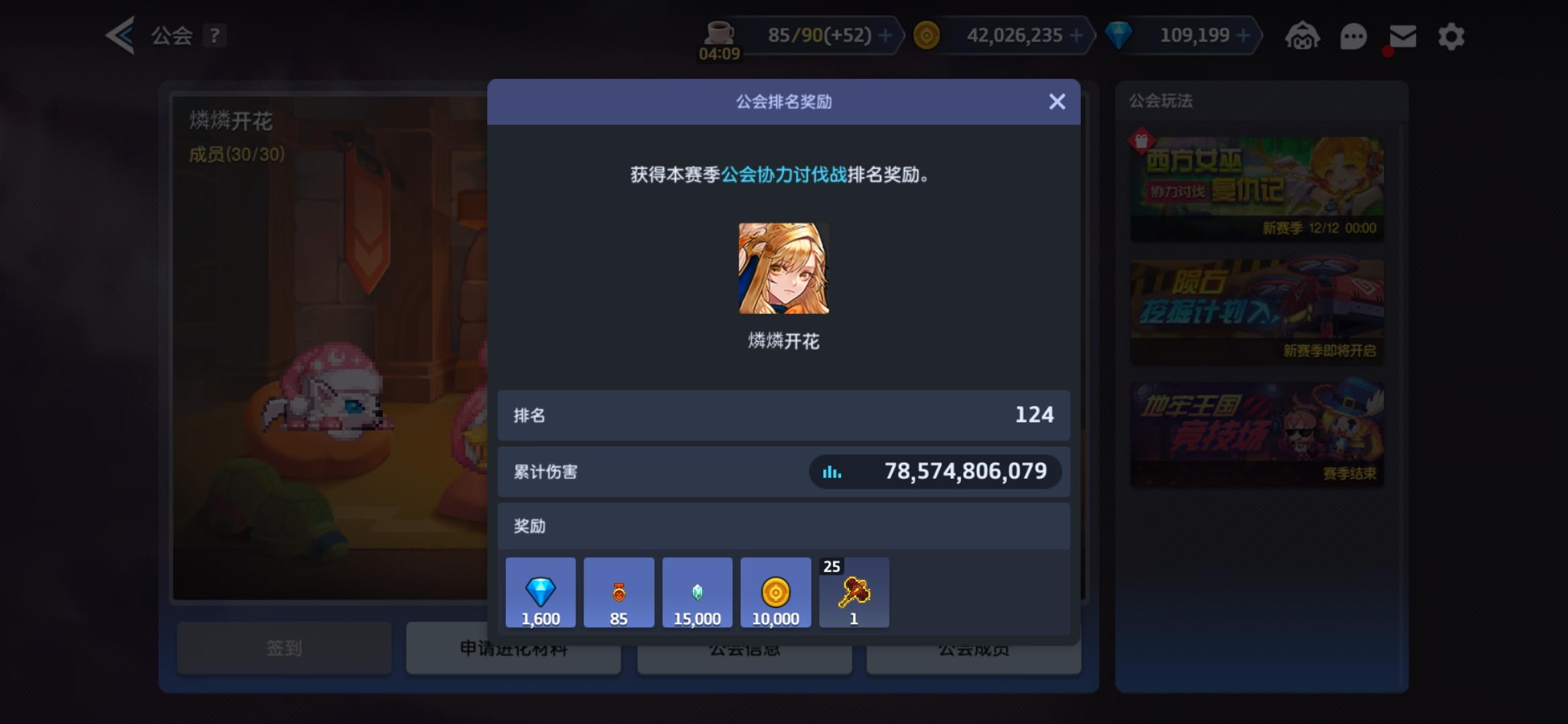
Task: Tap the guild help question mark icon
Action: pos(214,36)
